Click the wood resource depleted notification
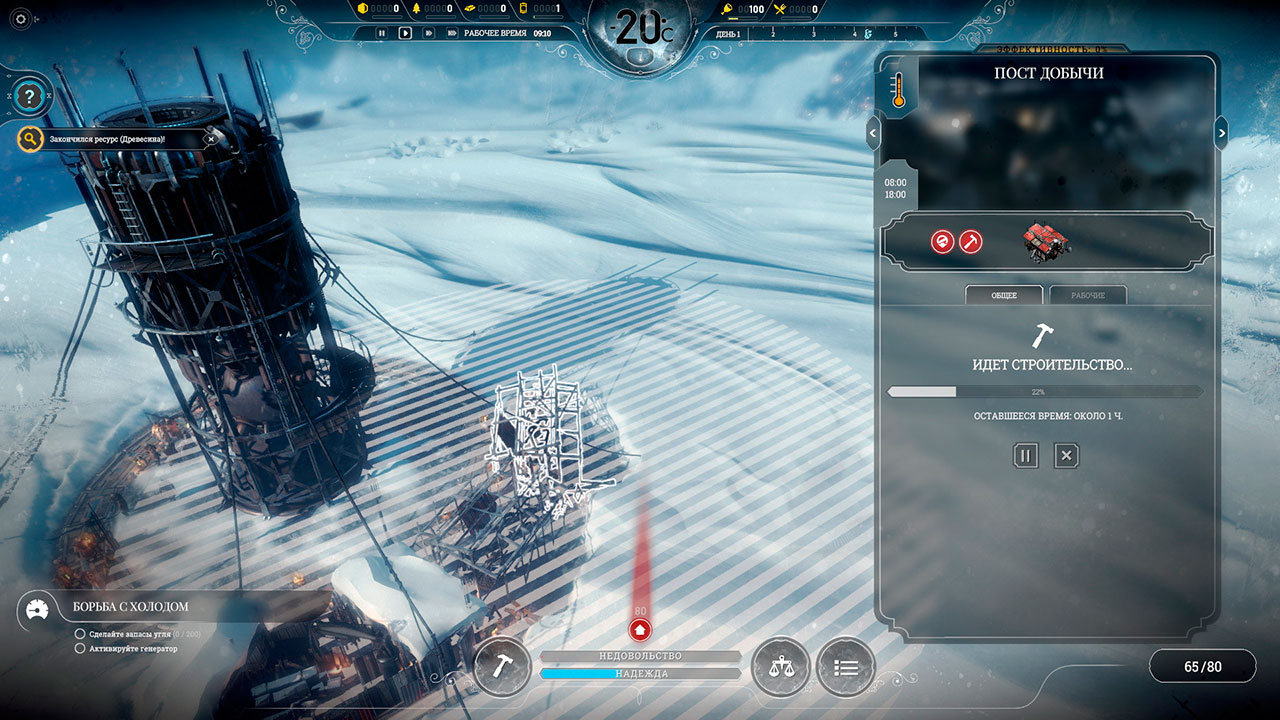 (108, 139)
